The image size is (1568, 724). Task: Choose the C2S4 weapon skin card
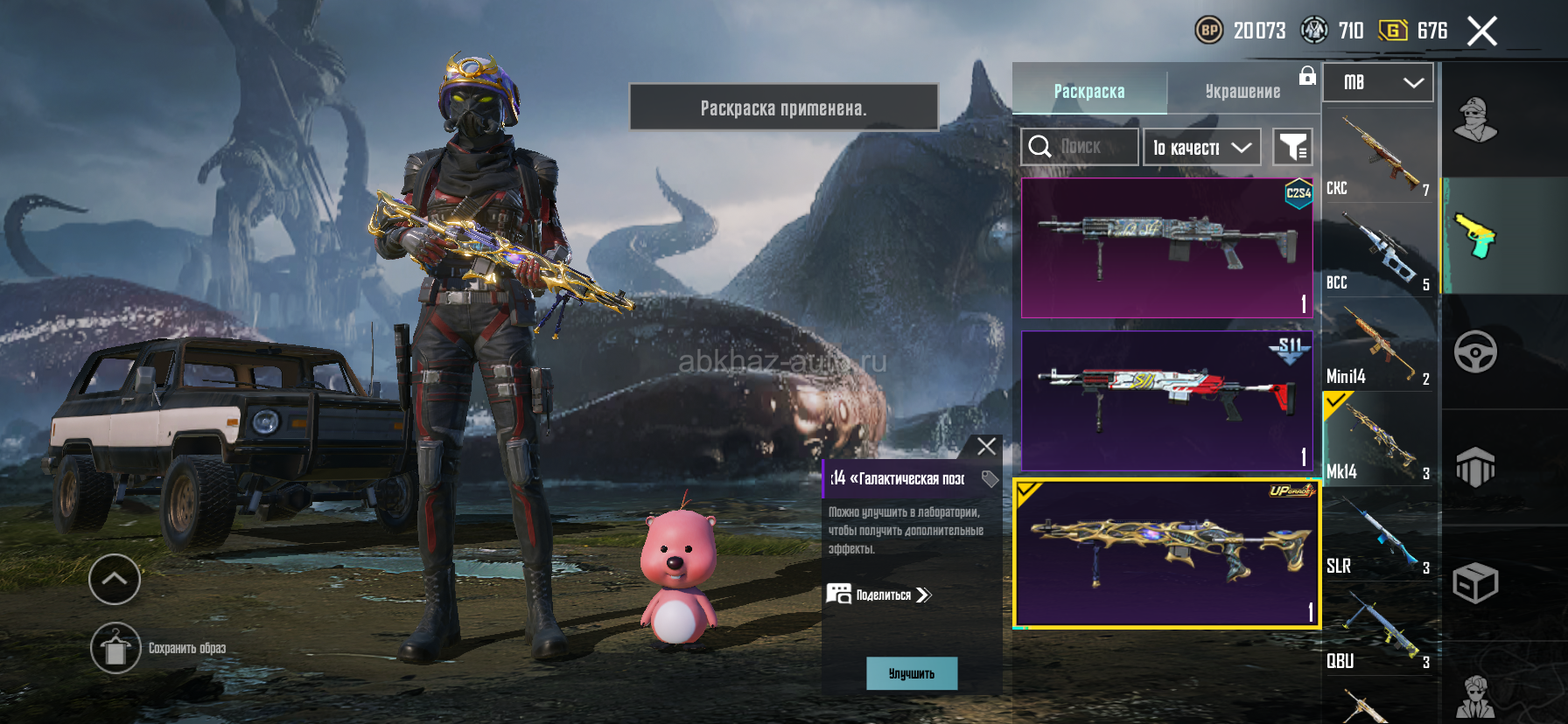[1166, 248]
